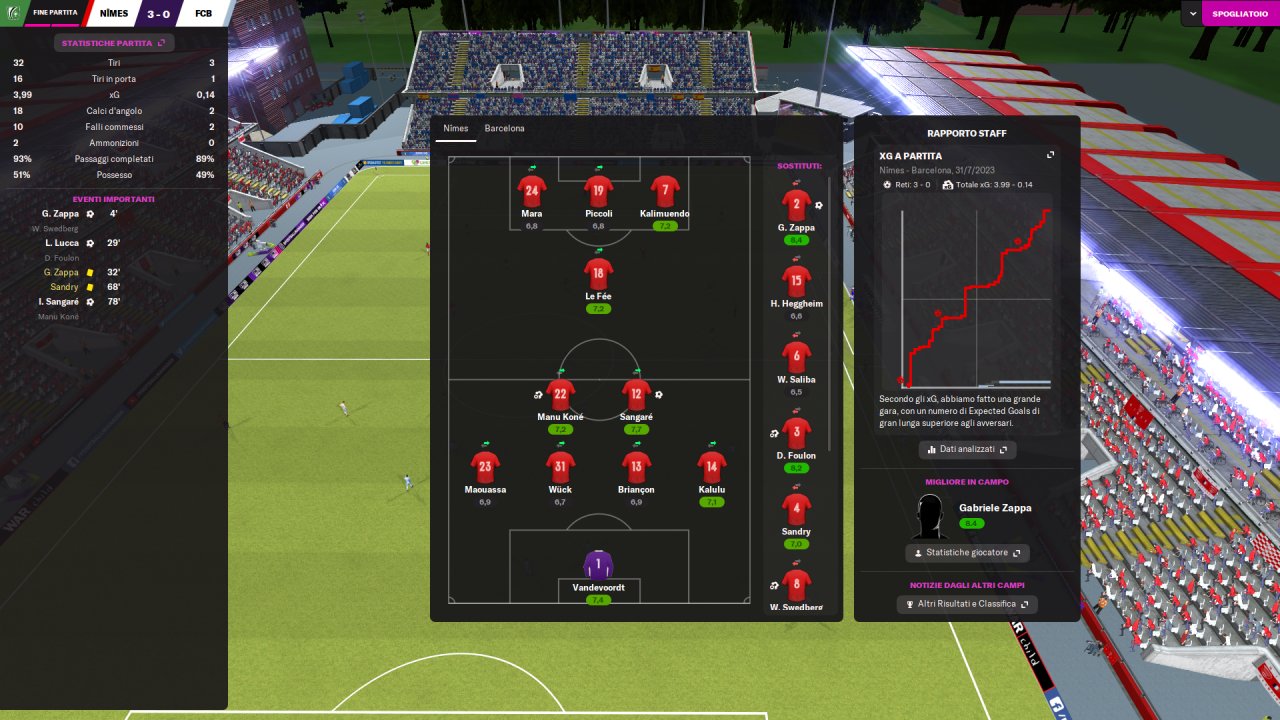Choose substitute W. Saliba

tap(796, 357)
